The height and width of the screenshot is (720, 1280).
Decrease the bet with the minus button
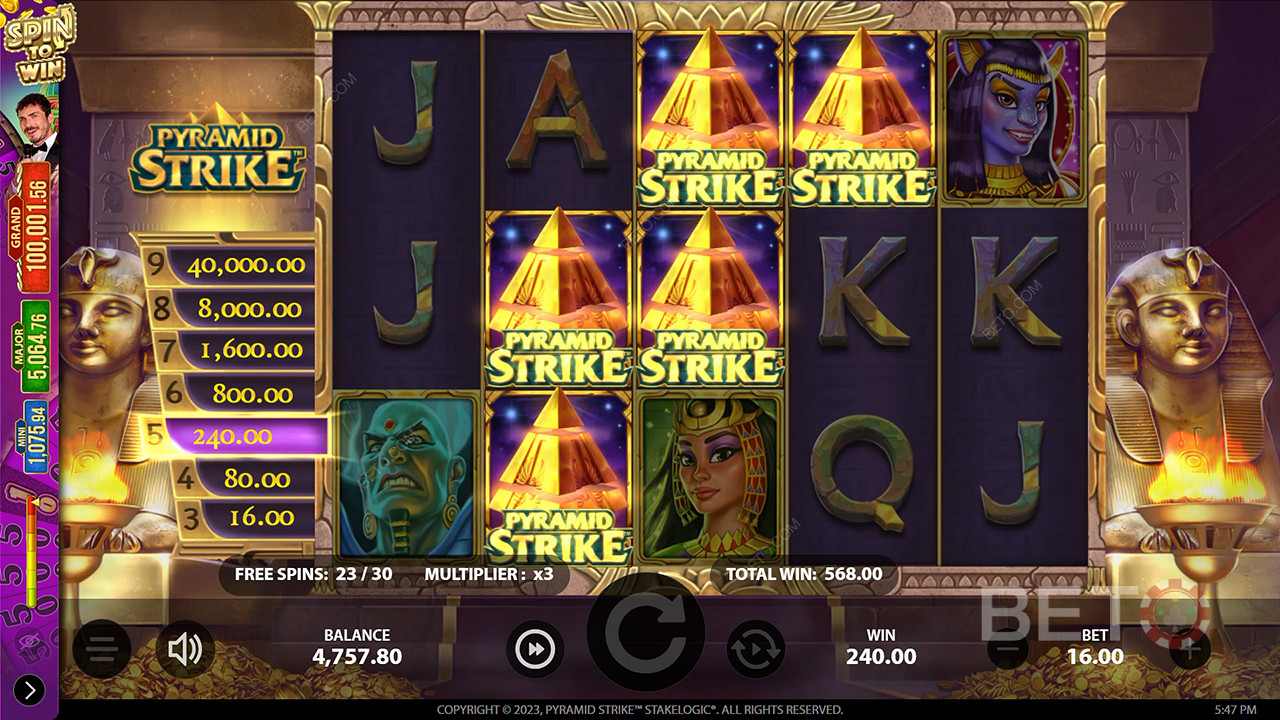click(1007, 650)
